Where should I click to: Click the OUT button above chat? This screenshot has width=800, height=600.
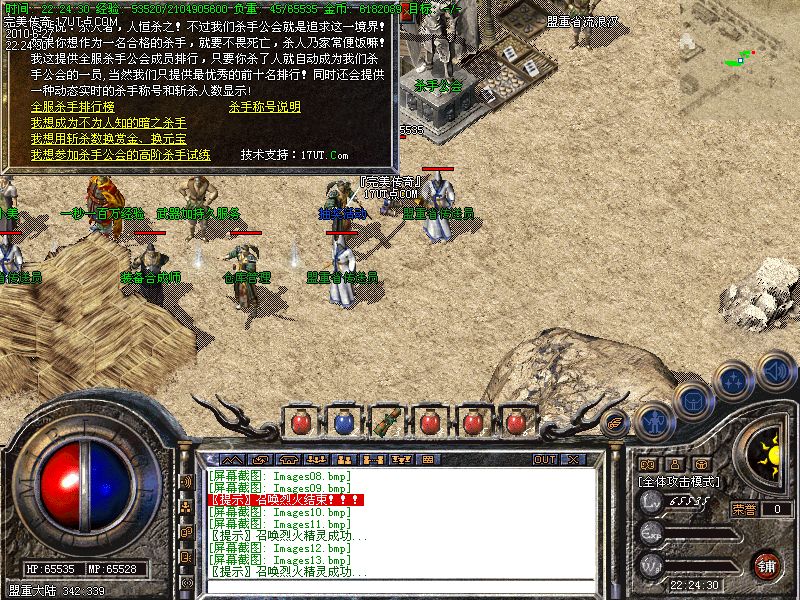[544, 459]
